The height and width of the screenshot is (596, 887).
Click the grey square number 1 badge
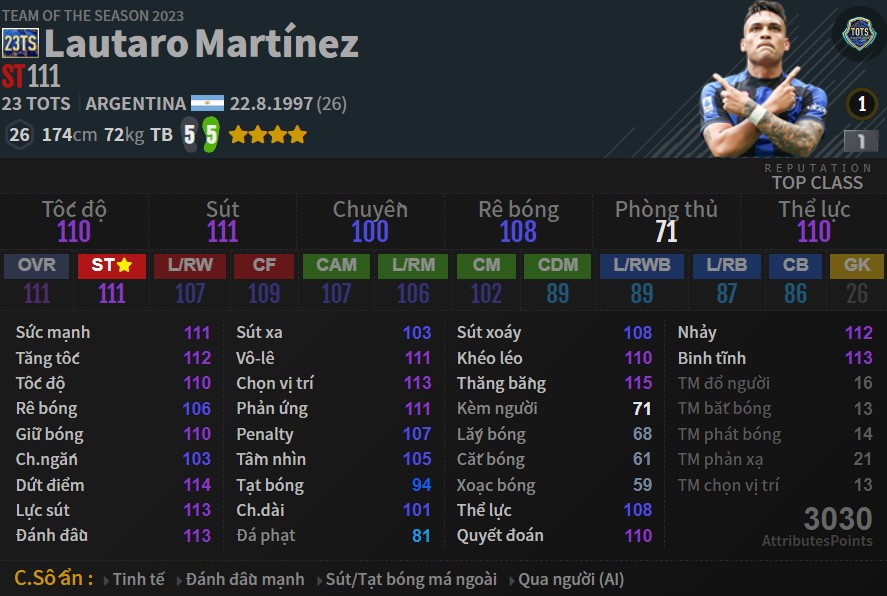(x=860, y=141)
